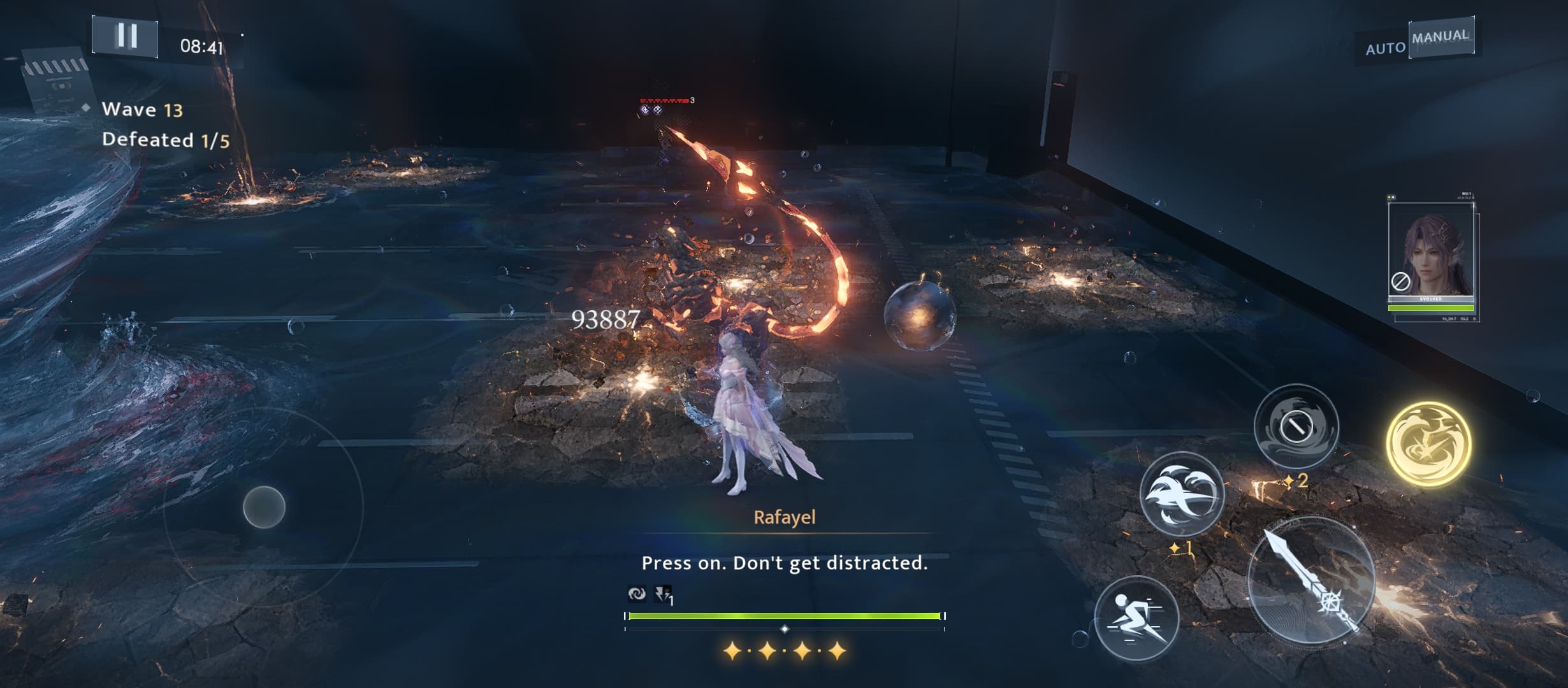Tap Rafayel's companion portrait

(x=1431, y=255)
